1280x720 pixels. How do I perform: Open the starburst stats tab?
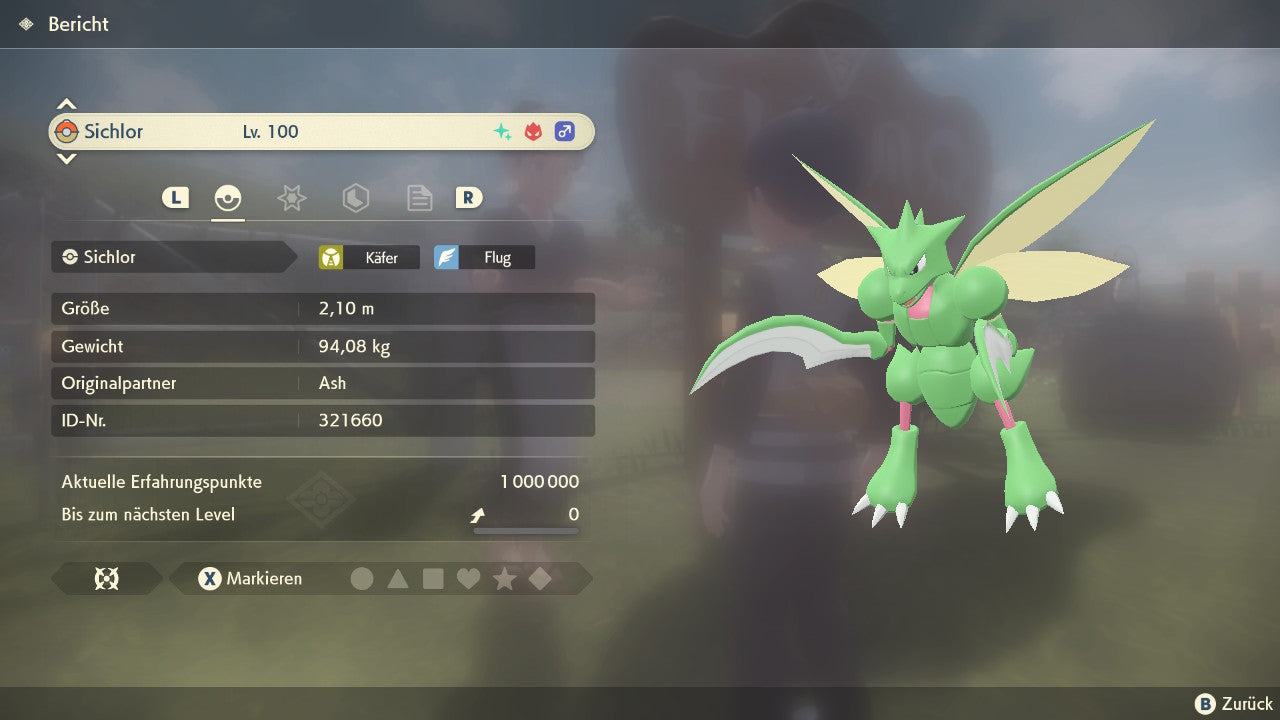pos(291,198)
